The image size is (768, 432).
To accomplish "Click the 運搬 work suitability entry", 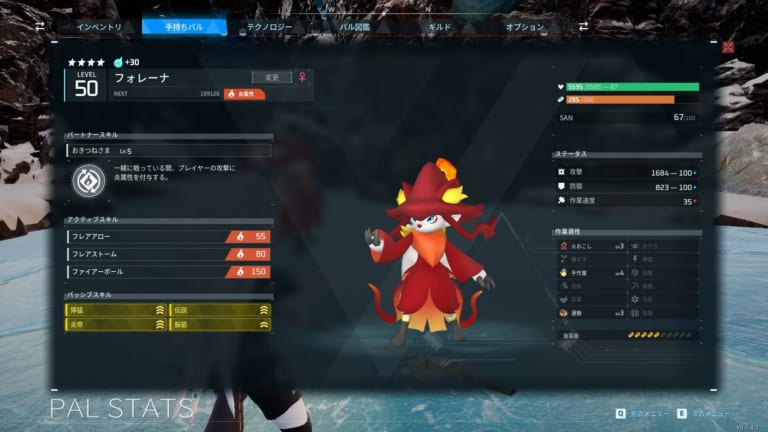I will [x=592, y=313].
